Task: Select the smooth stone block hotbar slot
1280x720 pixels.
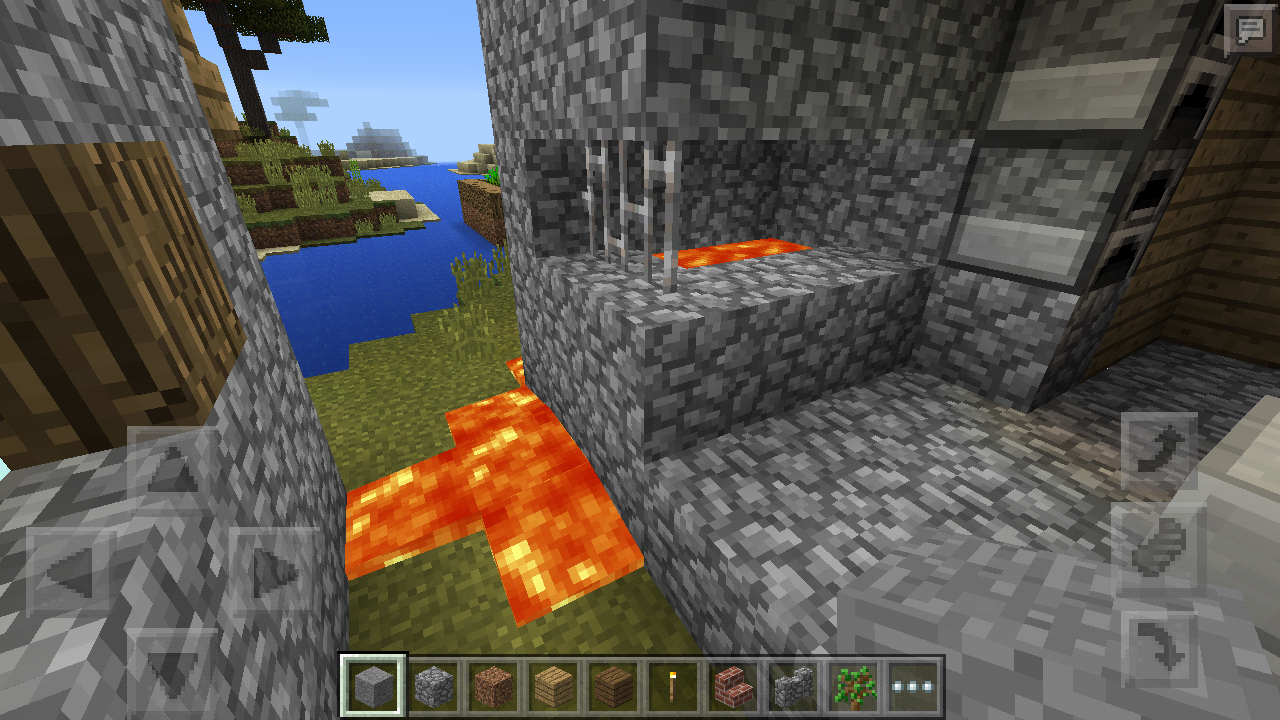Action: (x=374, y=687)
